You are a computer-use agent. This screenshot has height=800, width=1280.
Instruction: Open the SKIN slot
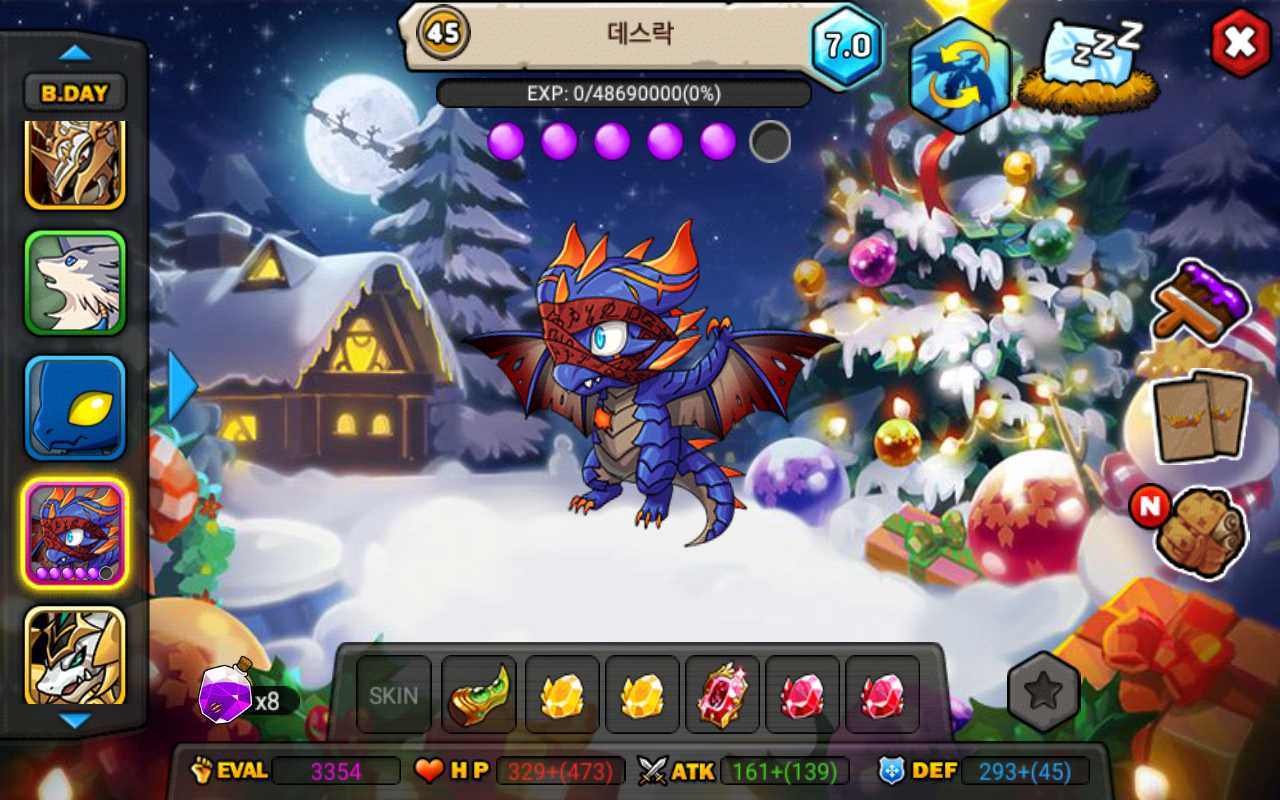(394, 695)
